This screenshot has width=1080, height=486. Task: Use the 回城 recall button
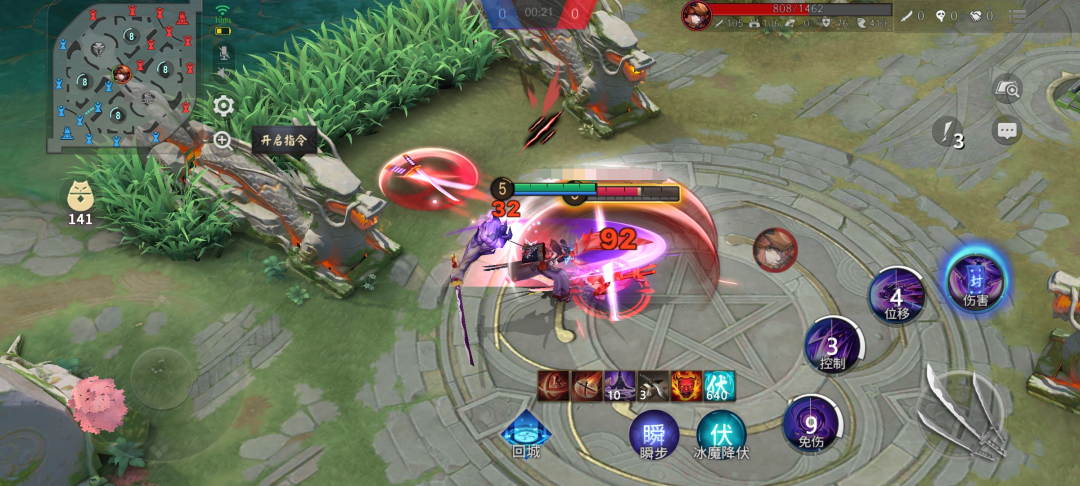click(x=526, y=433)
